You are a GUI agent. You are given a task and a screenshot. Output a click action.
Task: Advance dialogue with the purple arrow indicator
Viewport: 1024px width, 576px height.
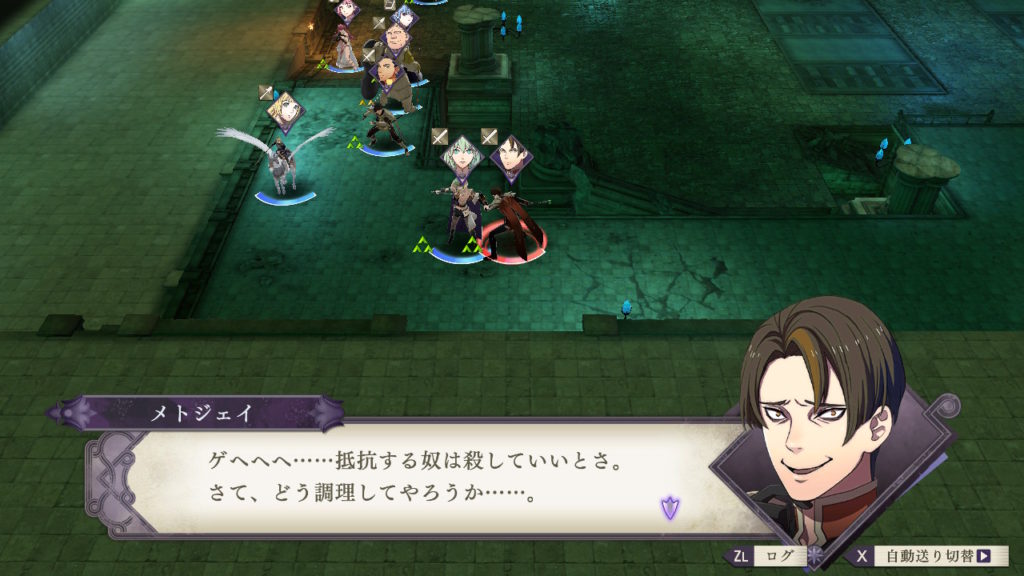(x=669, y=507)
